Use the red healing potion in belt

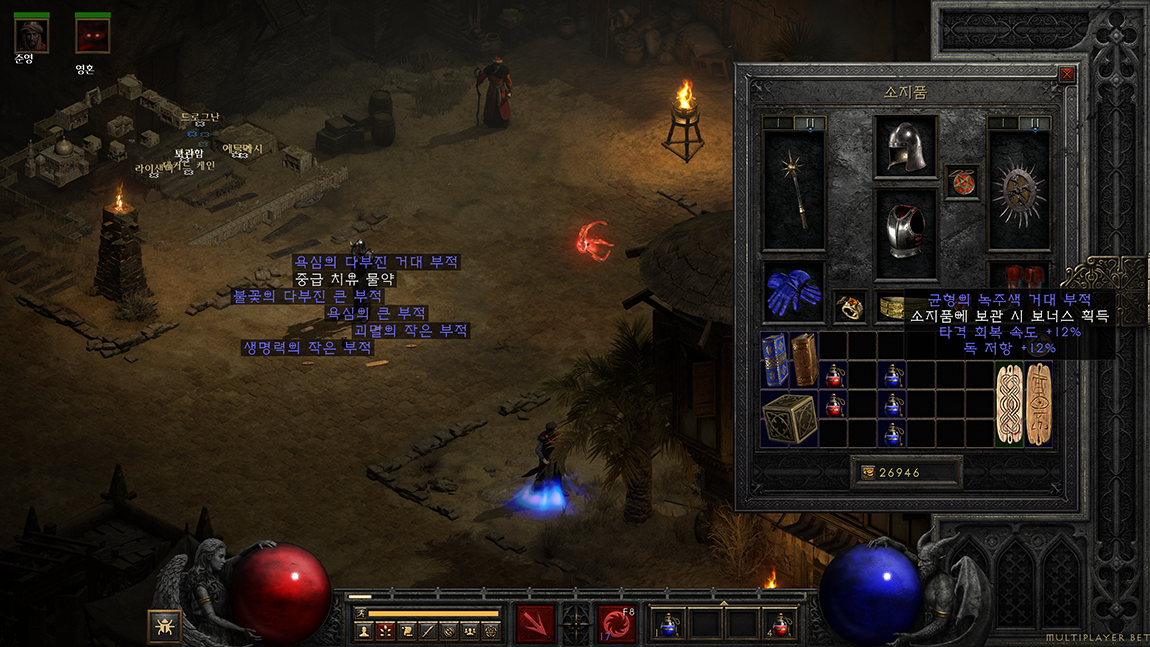[x=780, y=623]
